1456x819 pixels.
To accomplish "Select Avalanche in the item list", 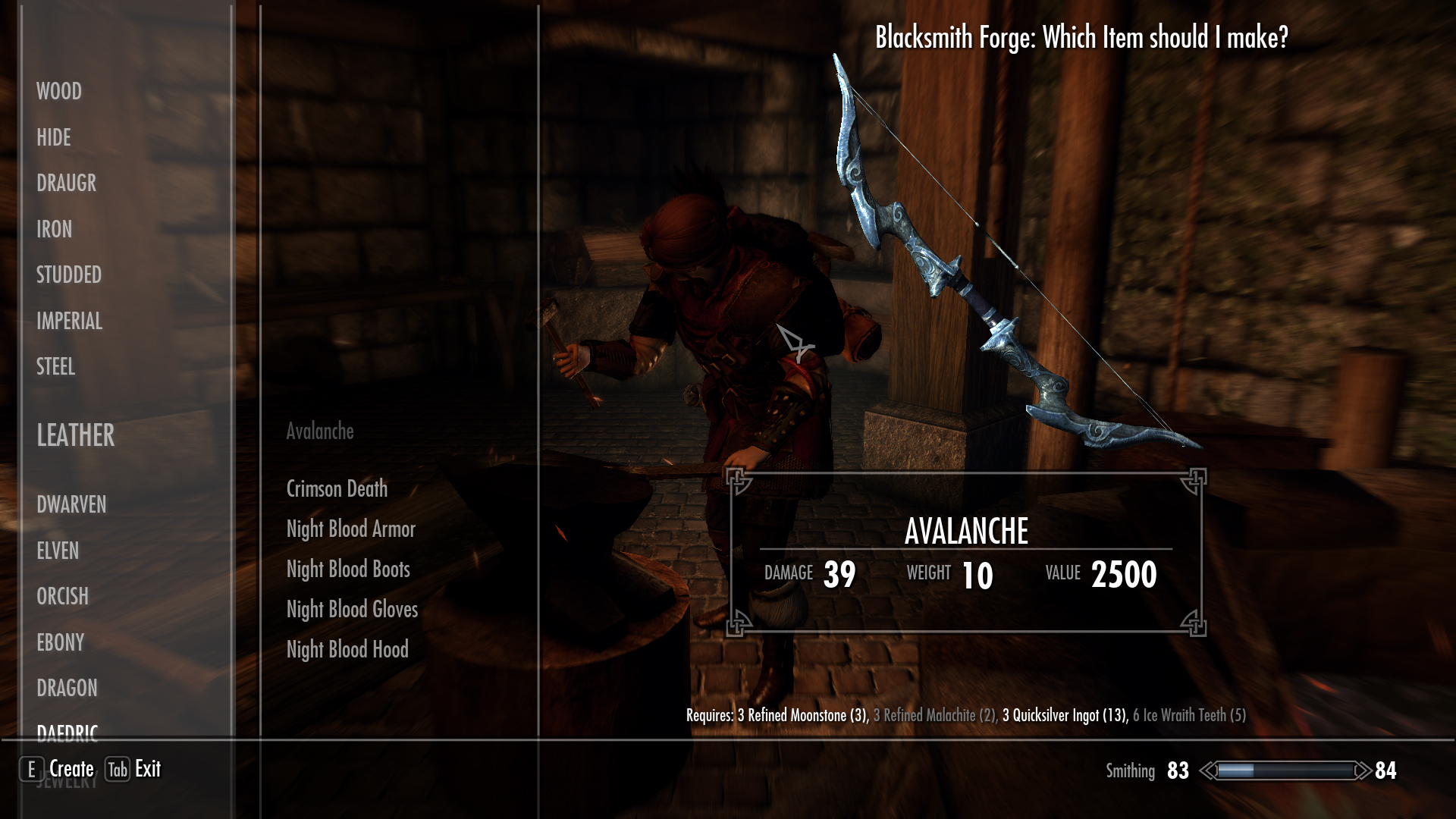I will [x=320, y=431].
